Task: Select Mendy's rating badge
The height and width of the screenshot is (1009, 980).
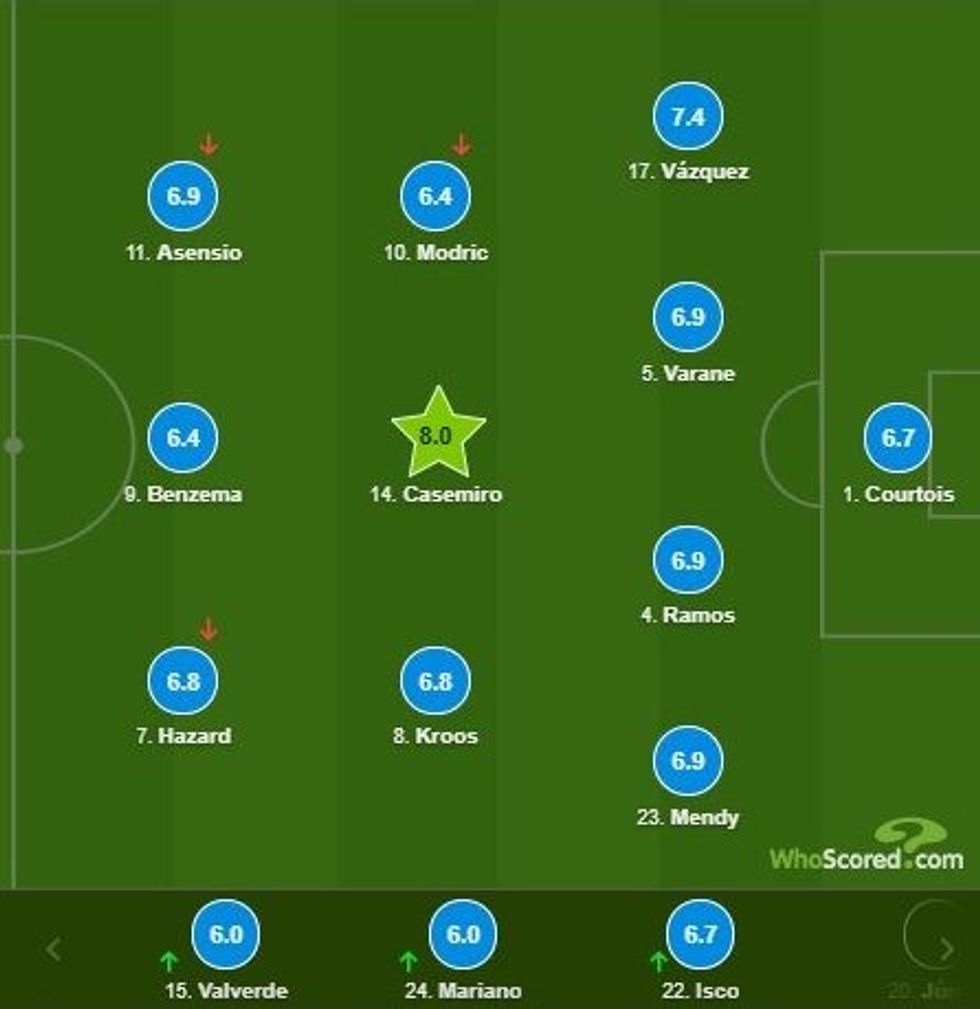Action: pos(688,761)
